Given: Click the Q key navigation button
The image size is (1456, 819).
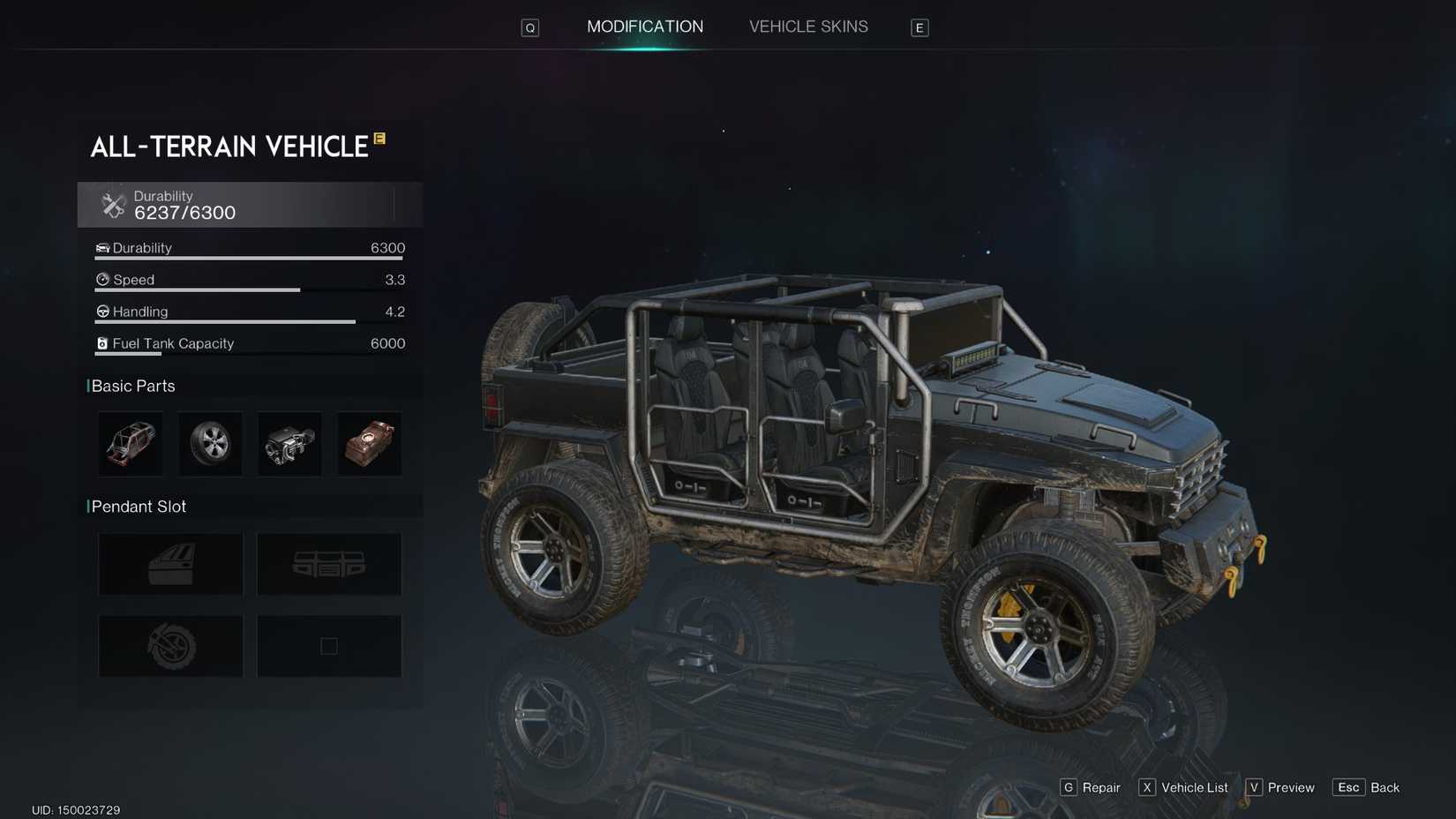Looking at the screenshot, I should tap(529, 27).
